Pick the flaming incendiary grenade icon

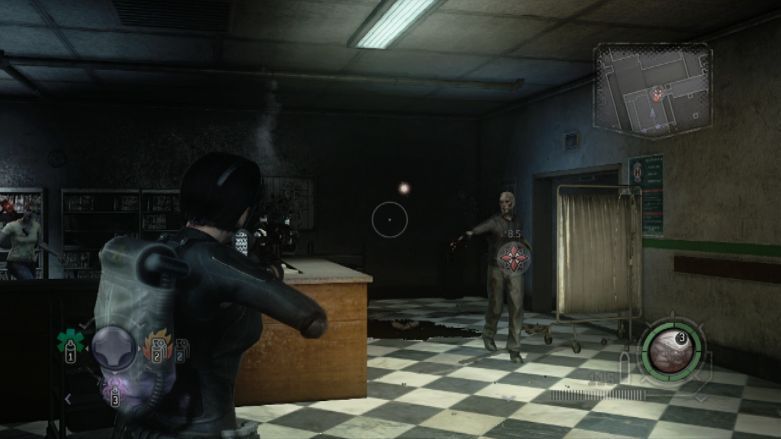coord(158,346)
